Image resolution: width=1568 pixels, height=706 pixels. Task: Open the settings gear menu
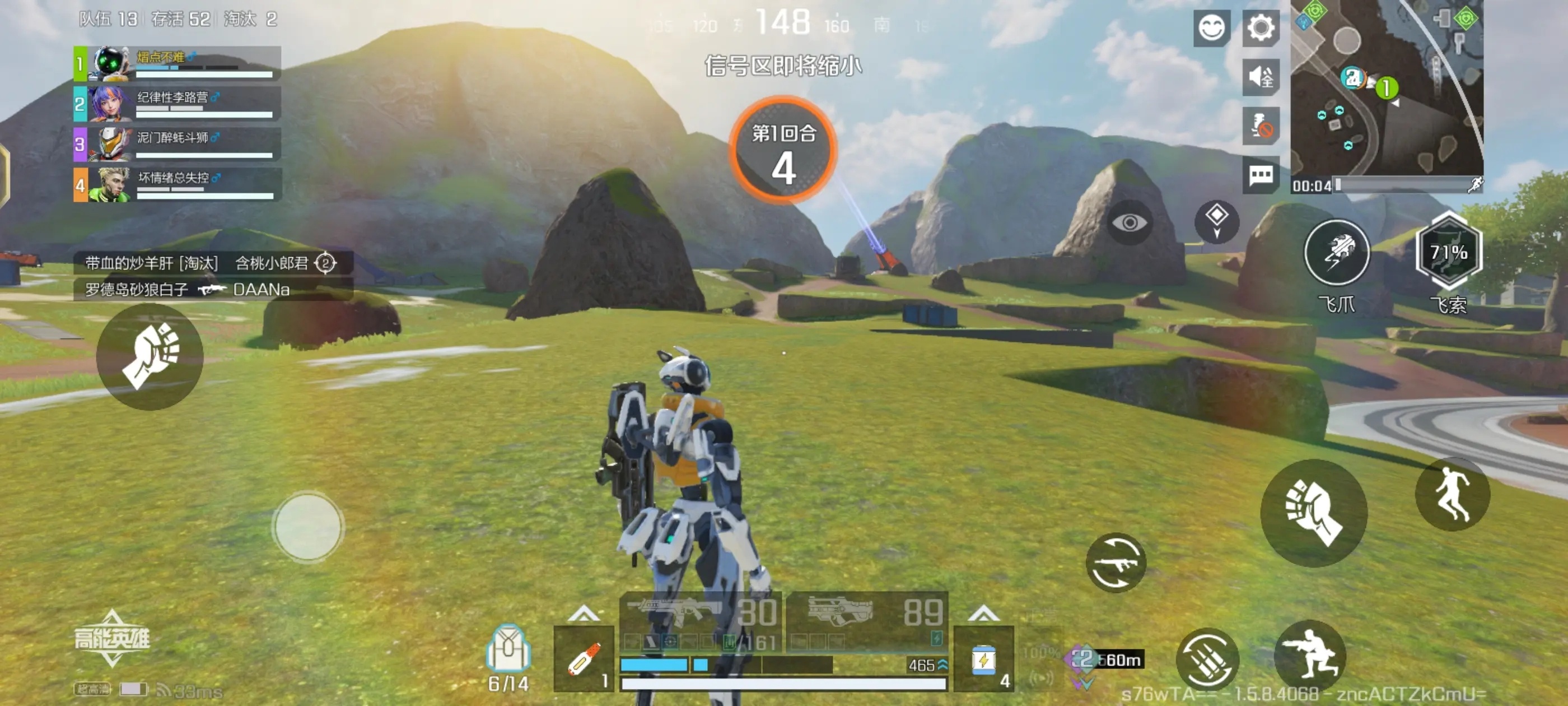pyautogui.click(x=1260, y=27)
